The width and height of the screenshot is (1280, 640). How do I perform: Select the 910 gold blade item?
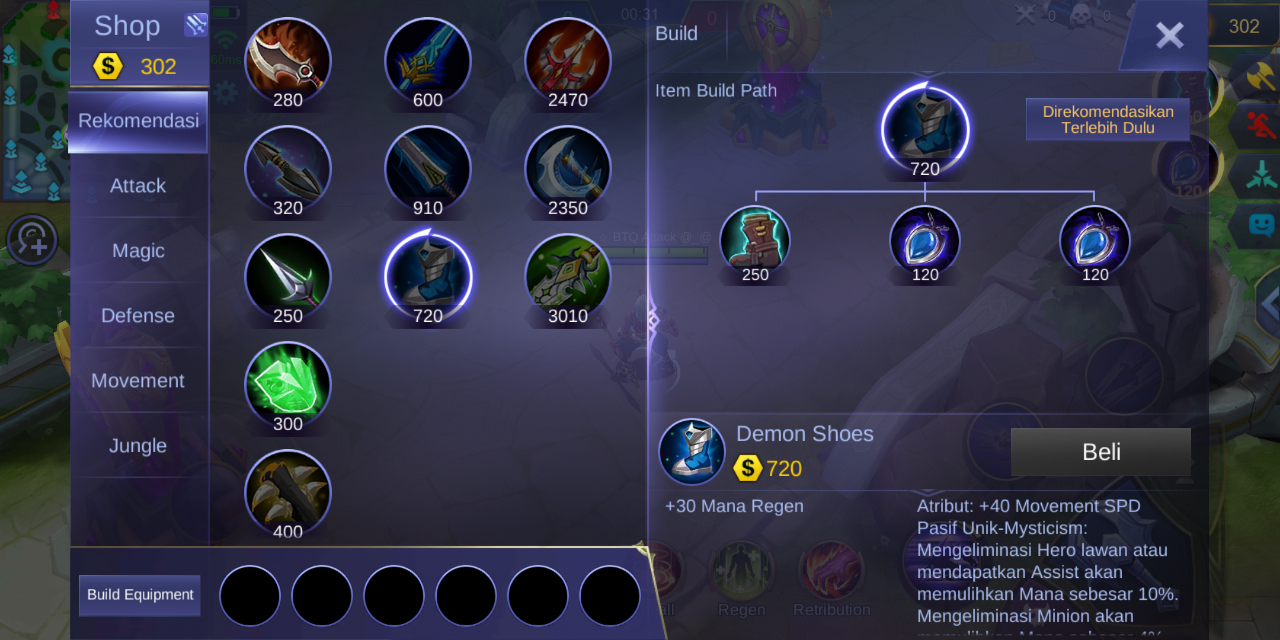click(428, 168)
